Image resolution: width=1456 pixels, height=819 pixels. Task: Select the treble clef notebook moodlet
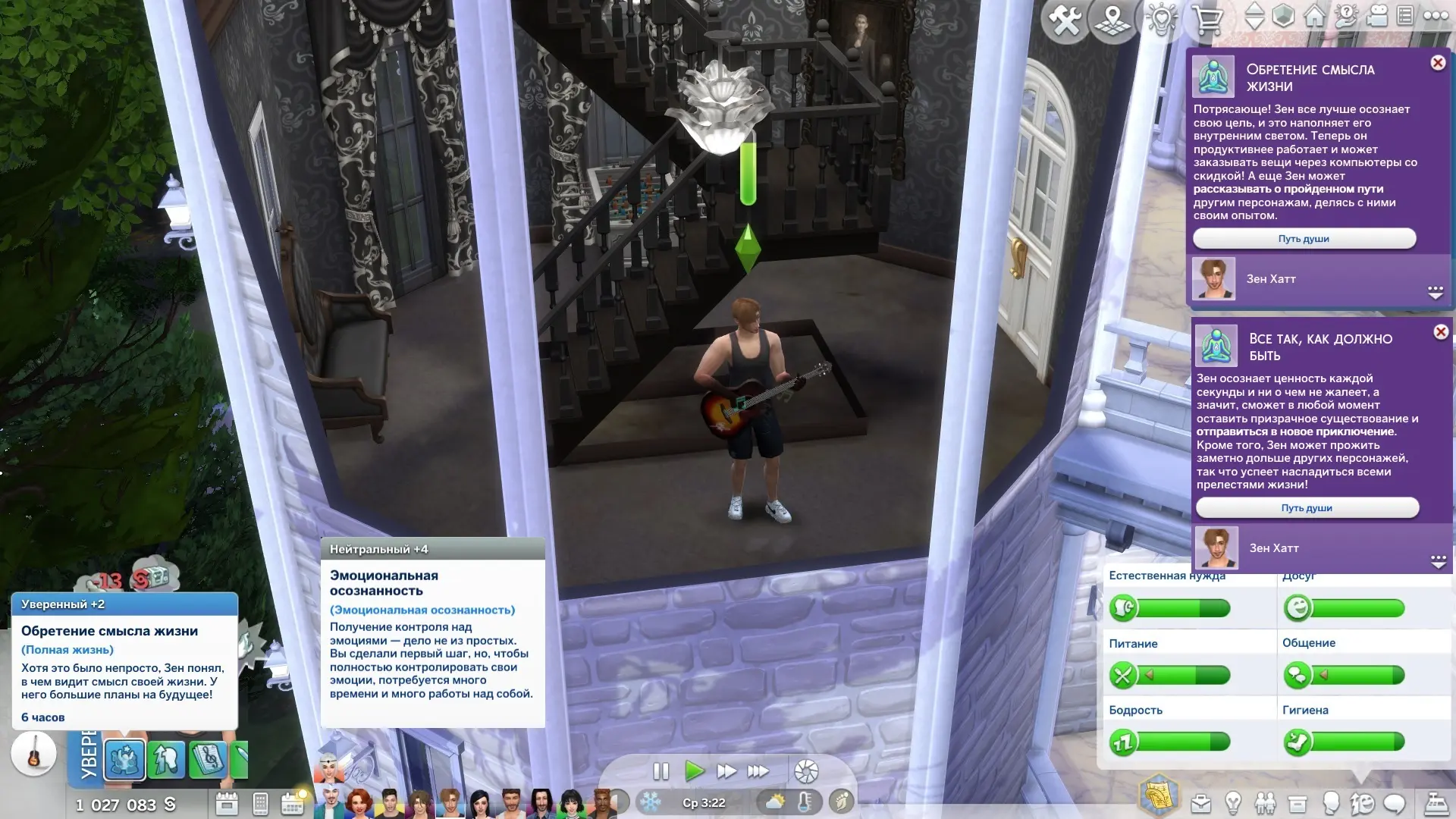tap(207, 759)
